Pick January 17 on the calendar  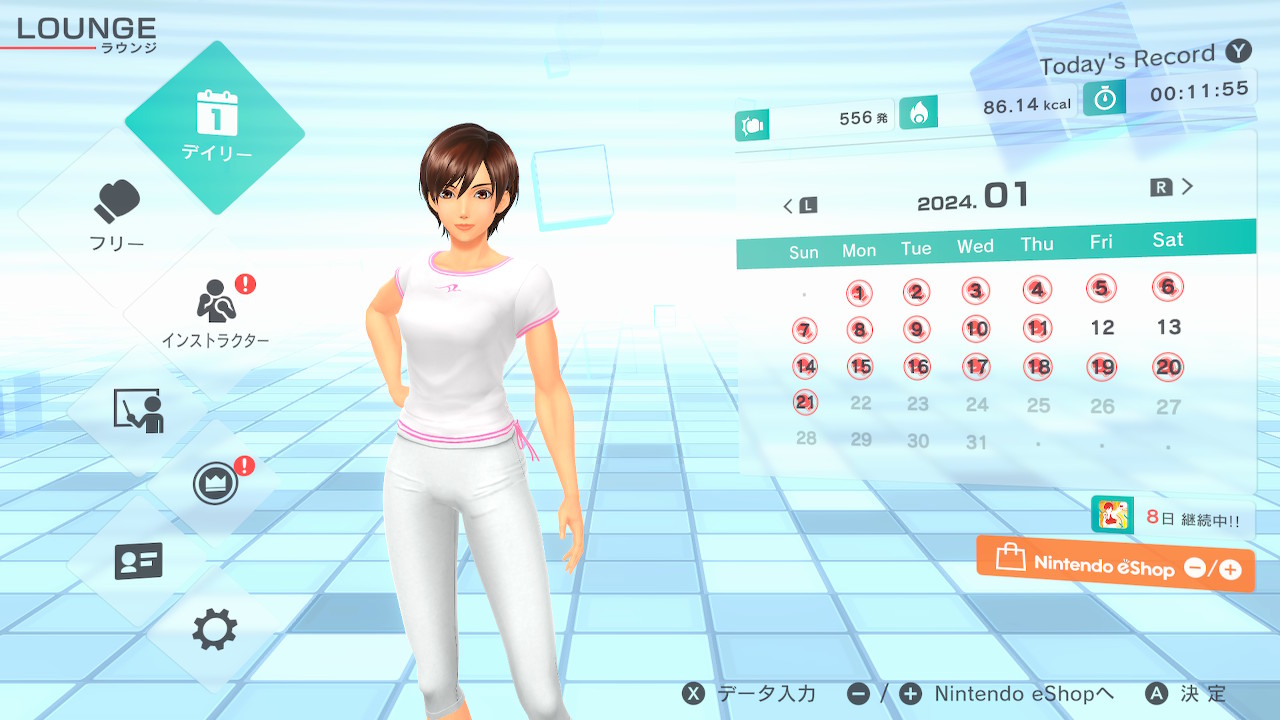click(977, 367)
